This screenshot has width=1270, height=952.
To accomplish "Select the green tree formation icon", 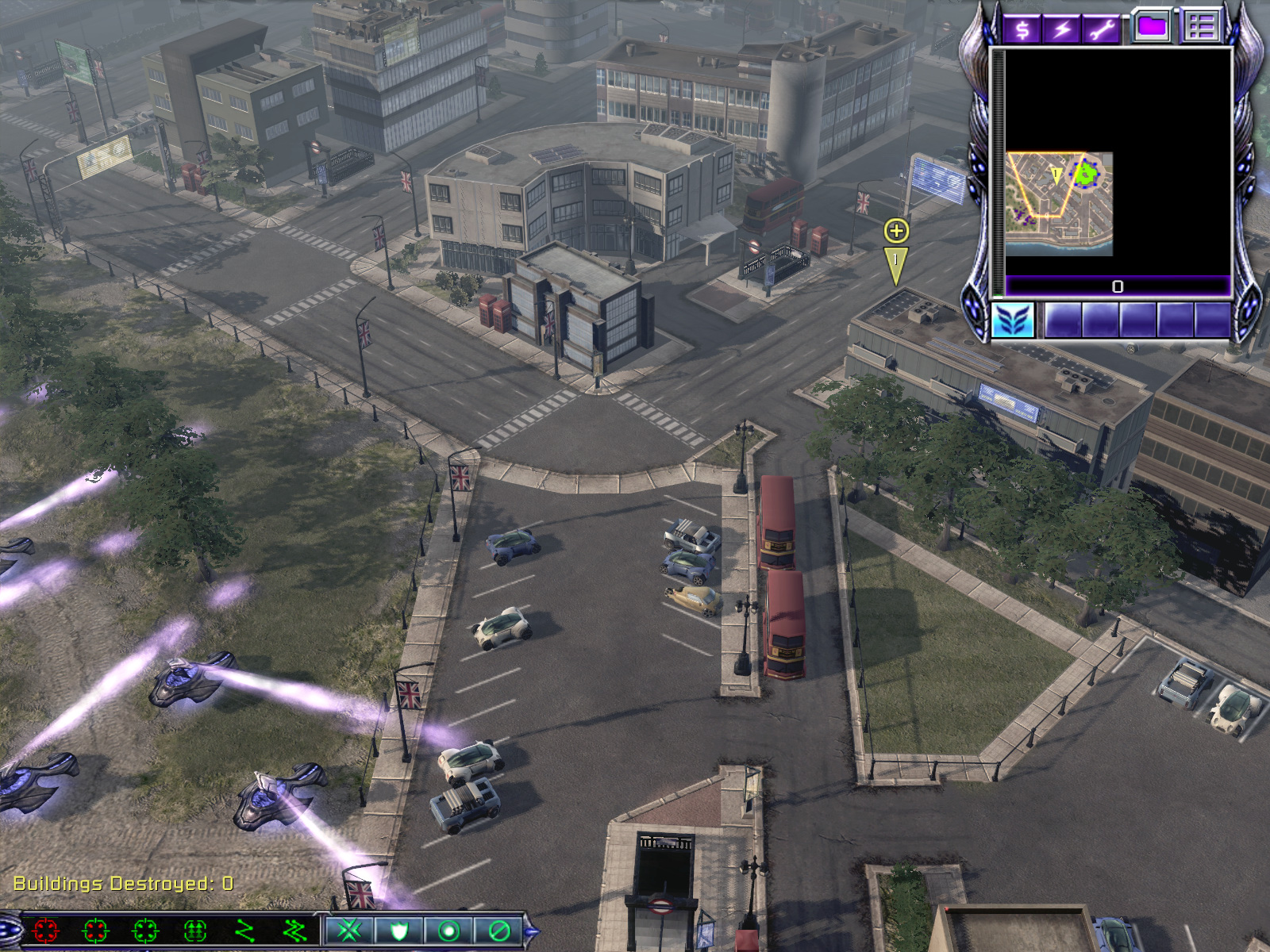I will [195, 930].
